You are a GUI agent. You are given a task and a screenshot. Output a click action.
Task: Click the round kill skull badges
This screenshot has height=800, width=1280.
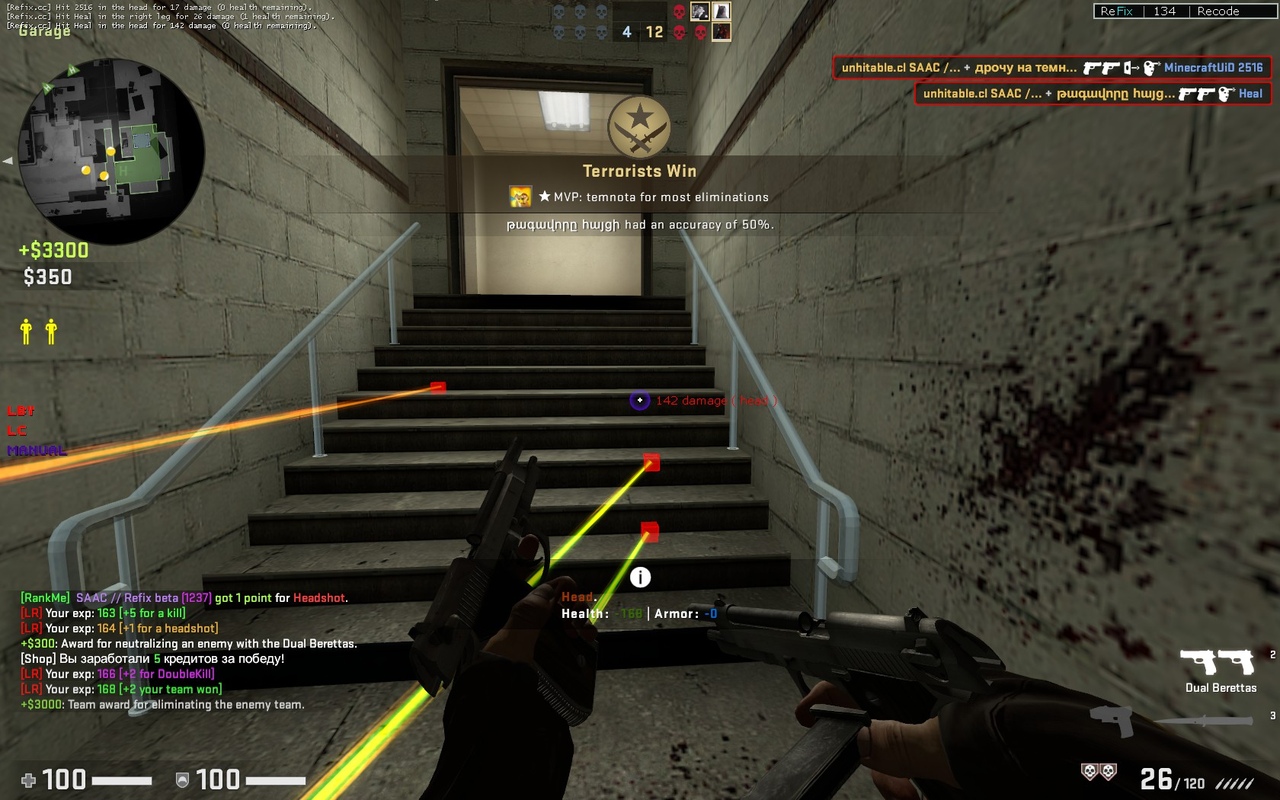[x=1098, y=771]
